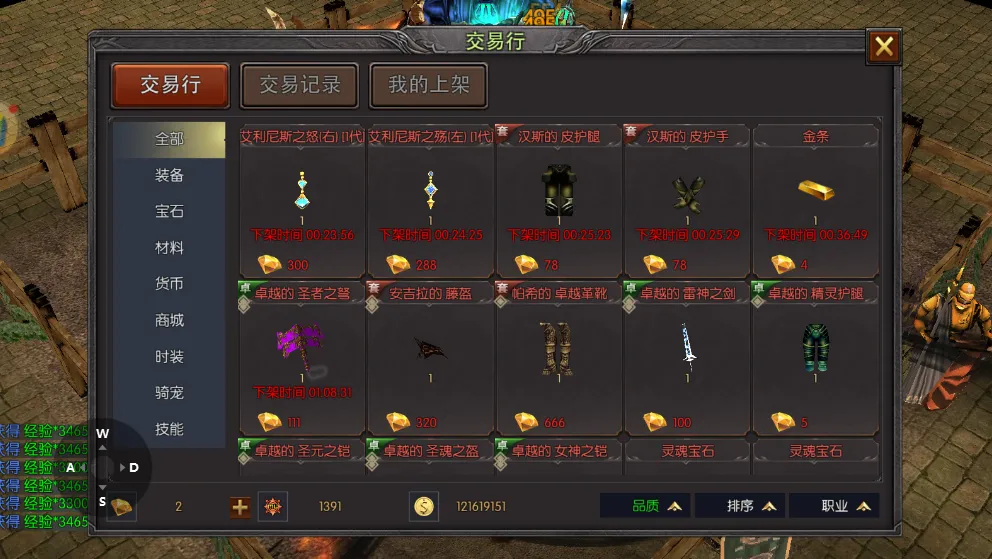992x559 pixels.
Task: Choose the 技能 category
Action: (x=169, y=429)
